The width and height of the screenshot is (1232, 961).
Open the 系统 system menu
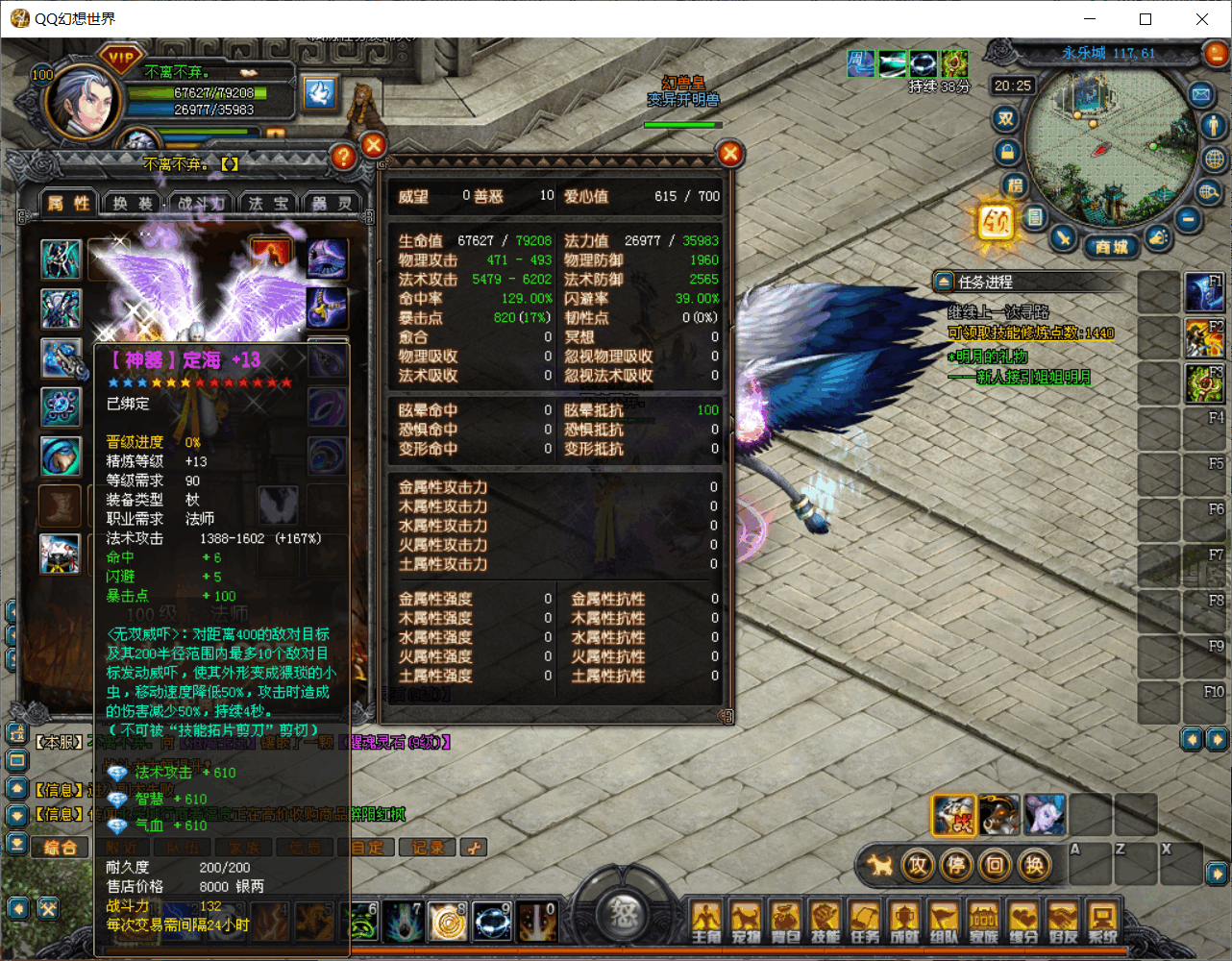tap(1102, 923)
